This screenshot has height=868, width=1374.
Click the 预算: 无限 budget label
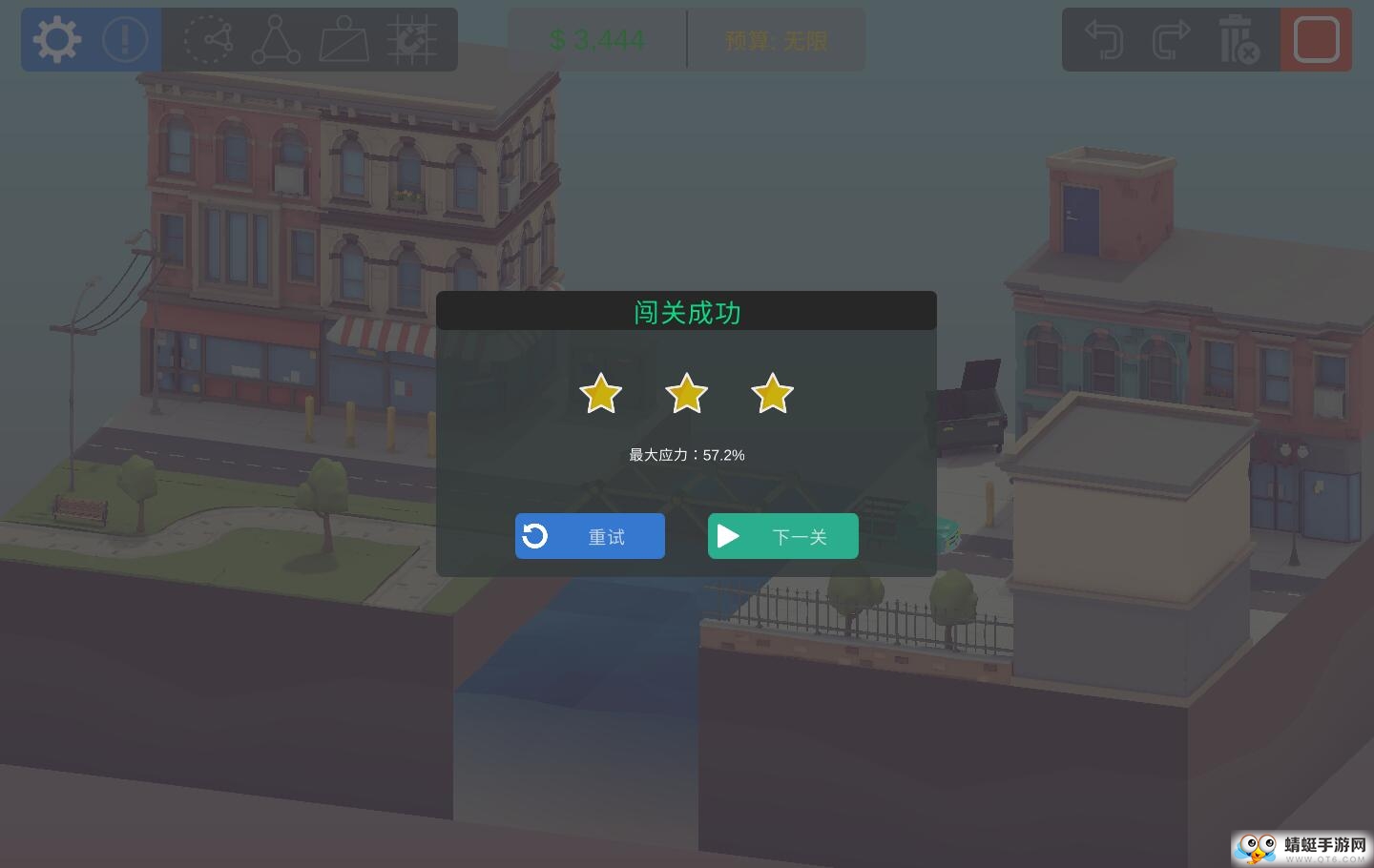pos(776,40)
